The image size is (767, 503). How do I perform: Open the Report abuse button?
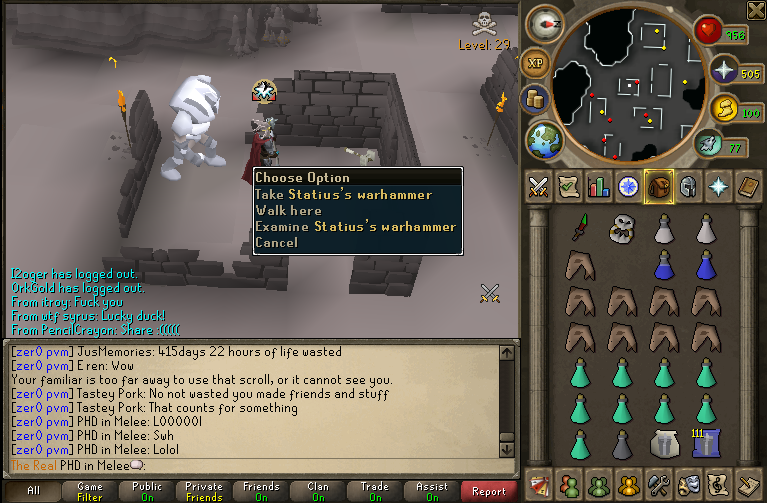(x=489, y=491)
